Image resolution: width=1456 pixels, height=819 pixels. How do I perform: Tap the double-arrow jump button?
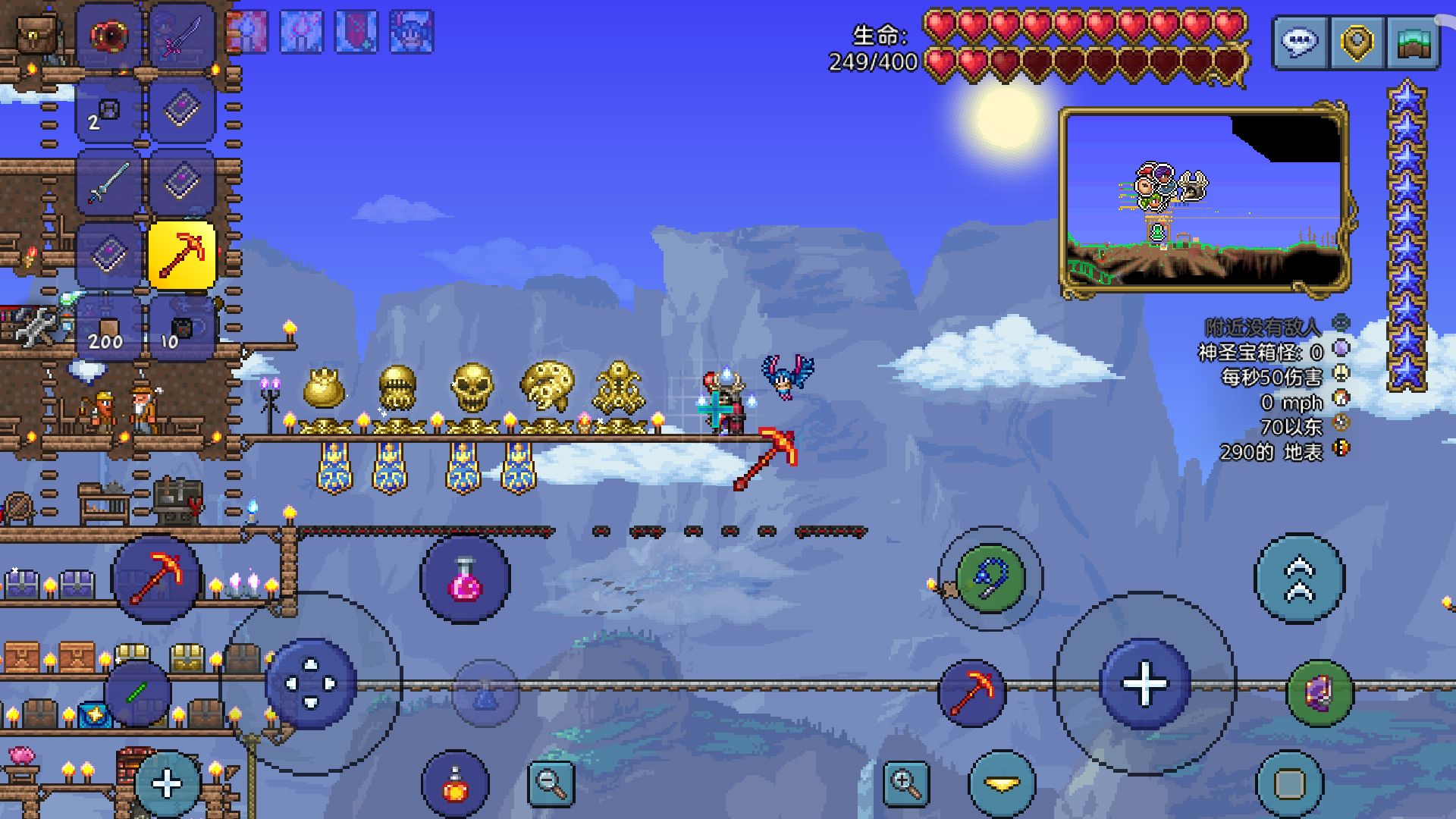coord(1299,579)
